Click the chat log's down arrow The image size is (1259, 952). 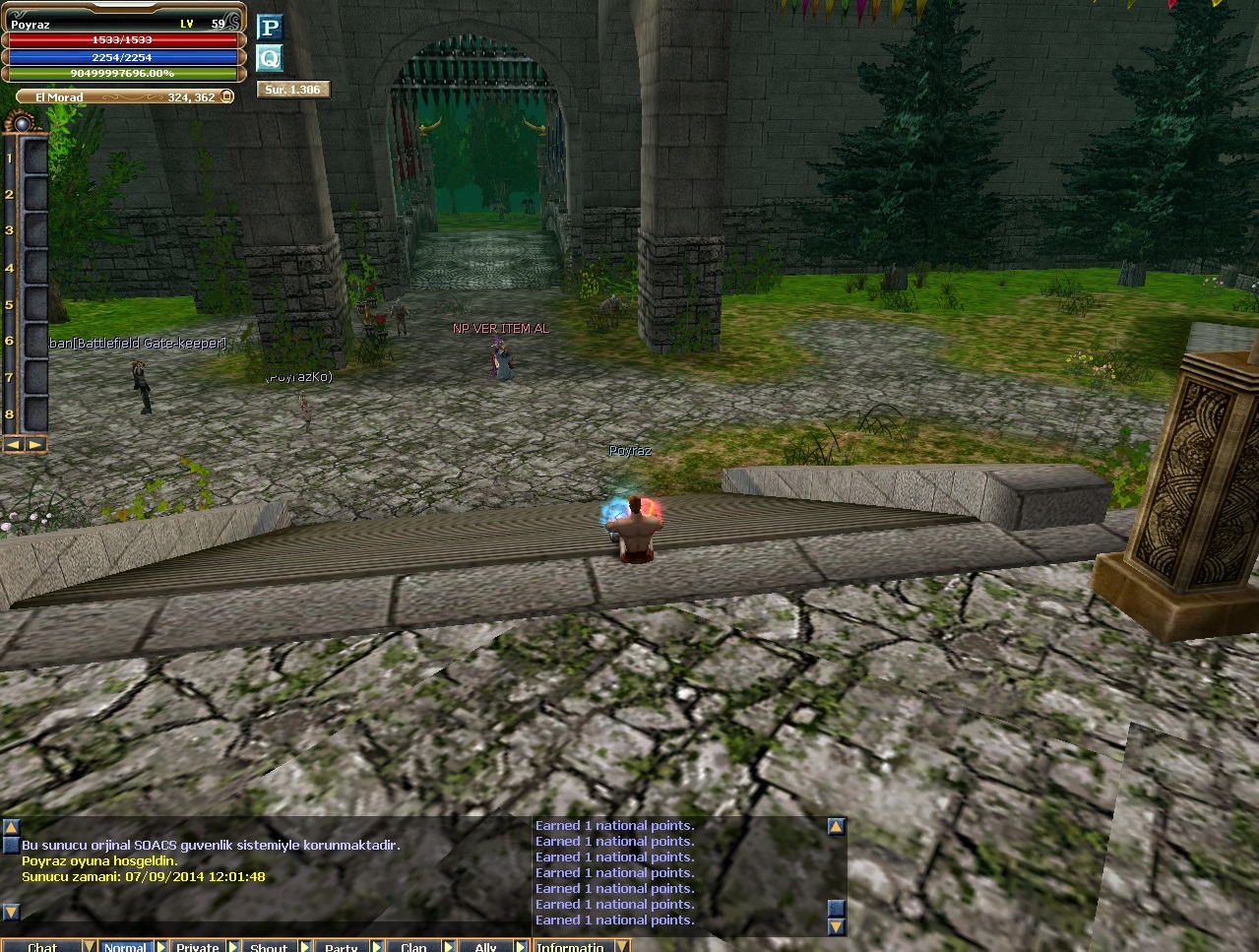(x=11, y=913)
